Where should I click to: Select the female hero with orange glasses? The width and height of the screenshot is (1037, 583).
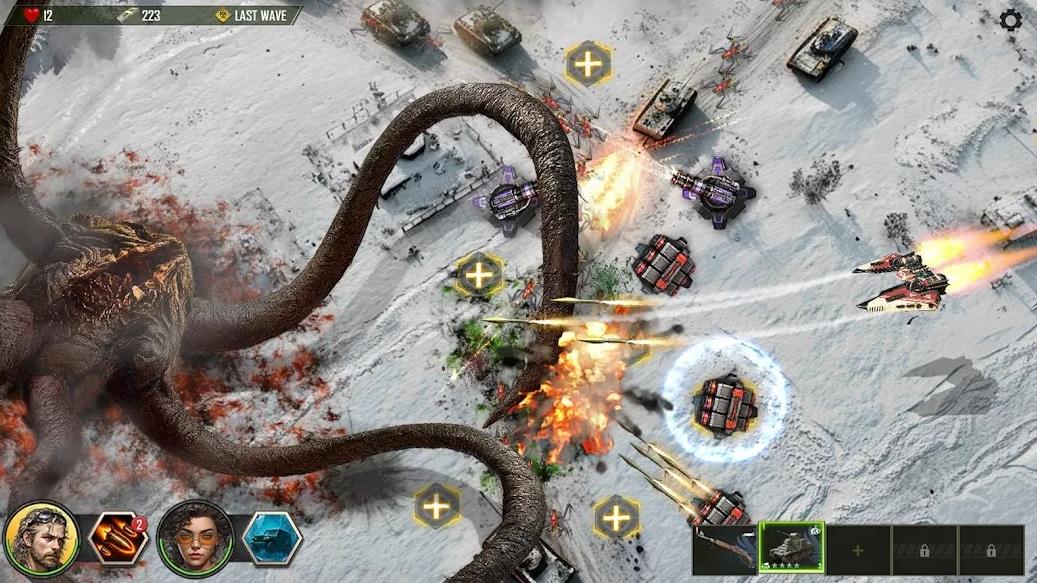click(x=195, y=538)
